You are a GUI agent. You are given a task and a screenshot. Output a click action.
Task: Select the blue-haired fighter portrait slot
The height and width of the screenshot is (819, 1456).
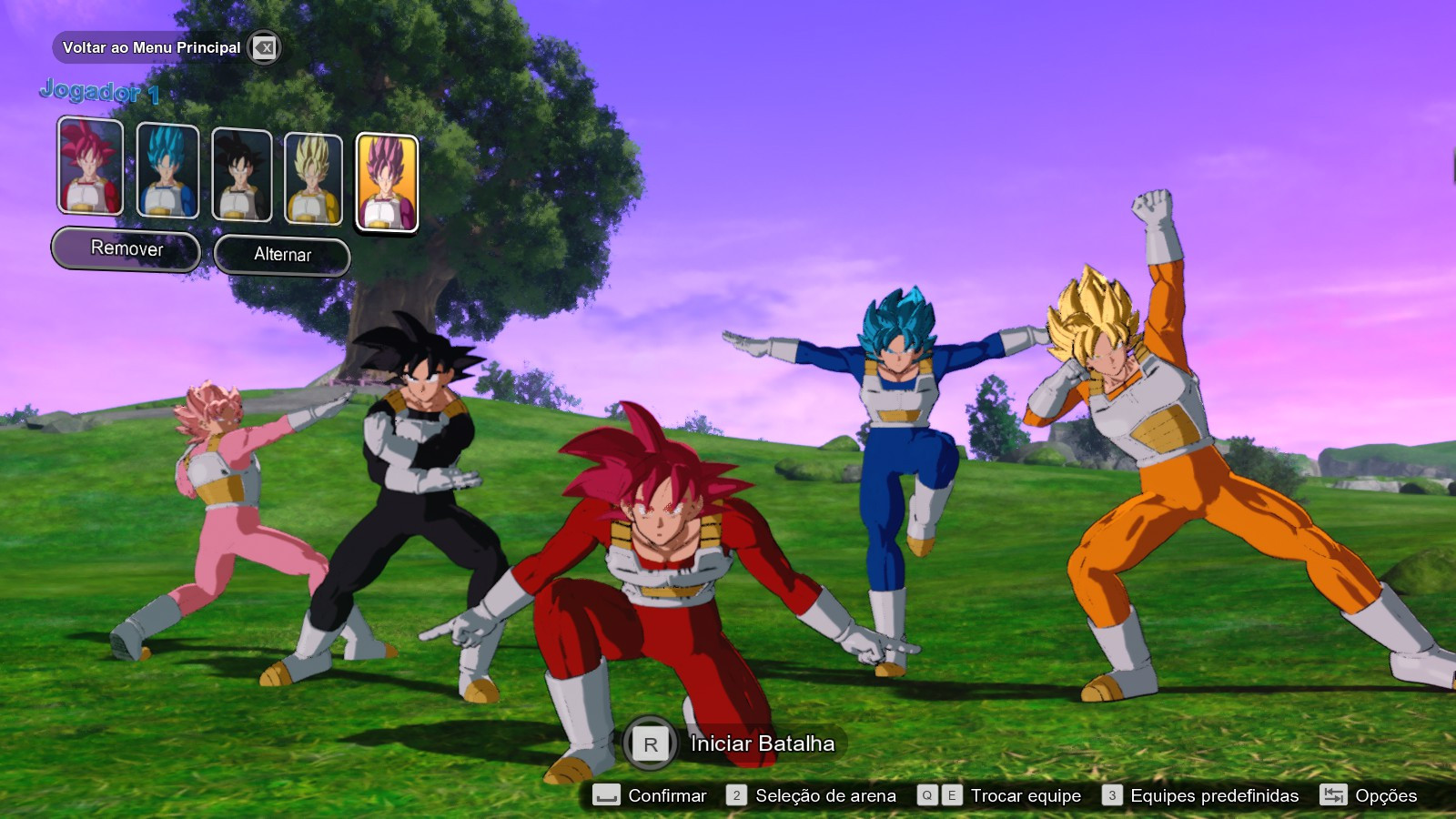click(167, 173)
